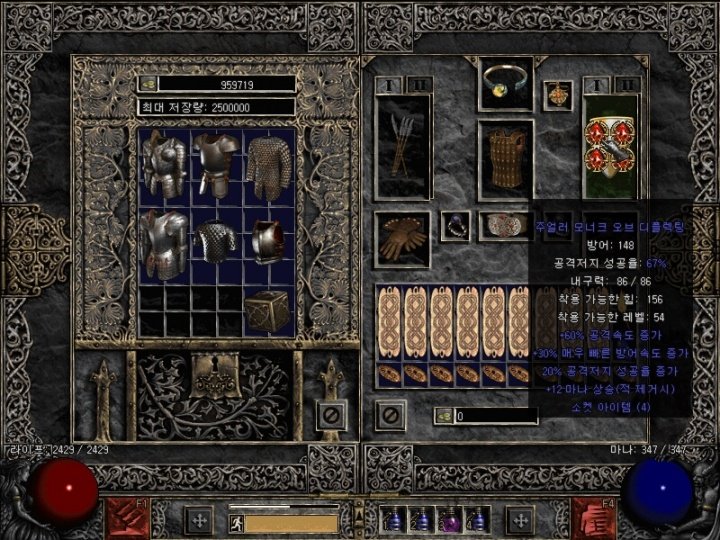Select the equipped brown body armor

click(505, 160)
